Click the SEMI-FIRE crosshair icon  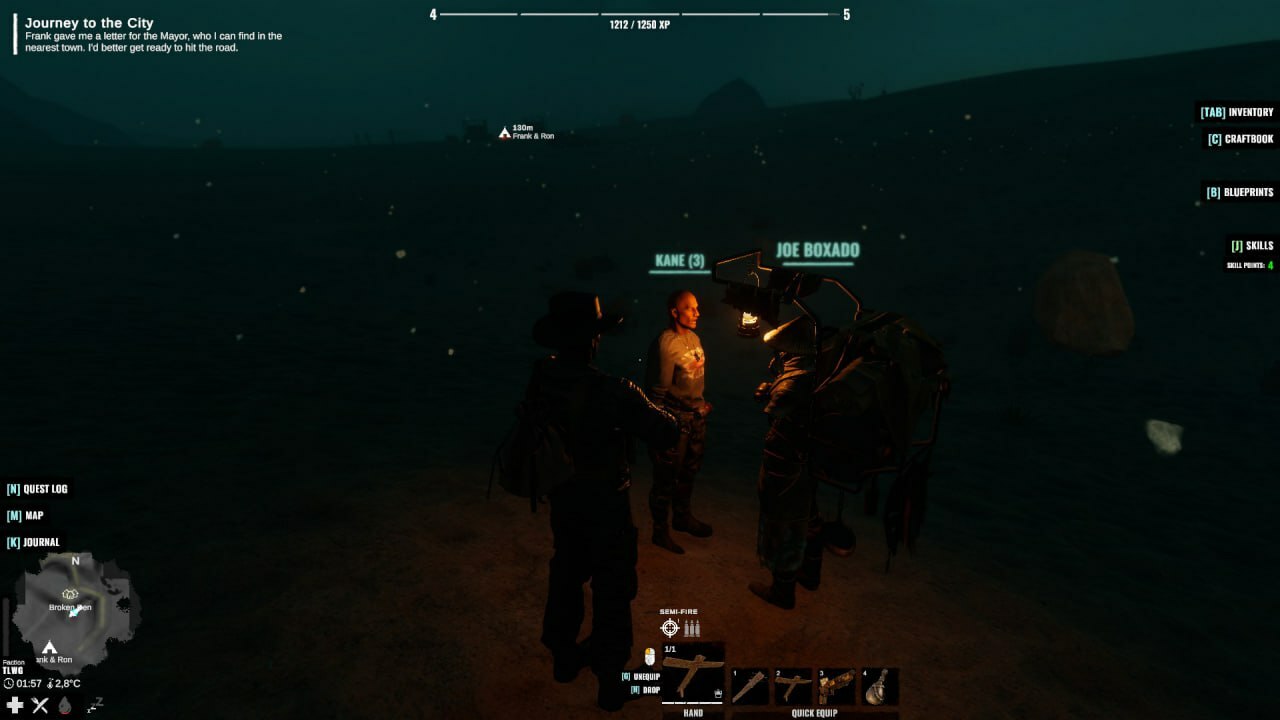pos(670,627)
